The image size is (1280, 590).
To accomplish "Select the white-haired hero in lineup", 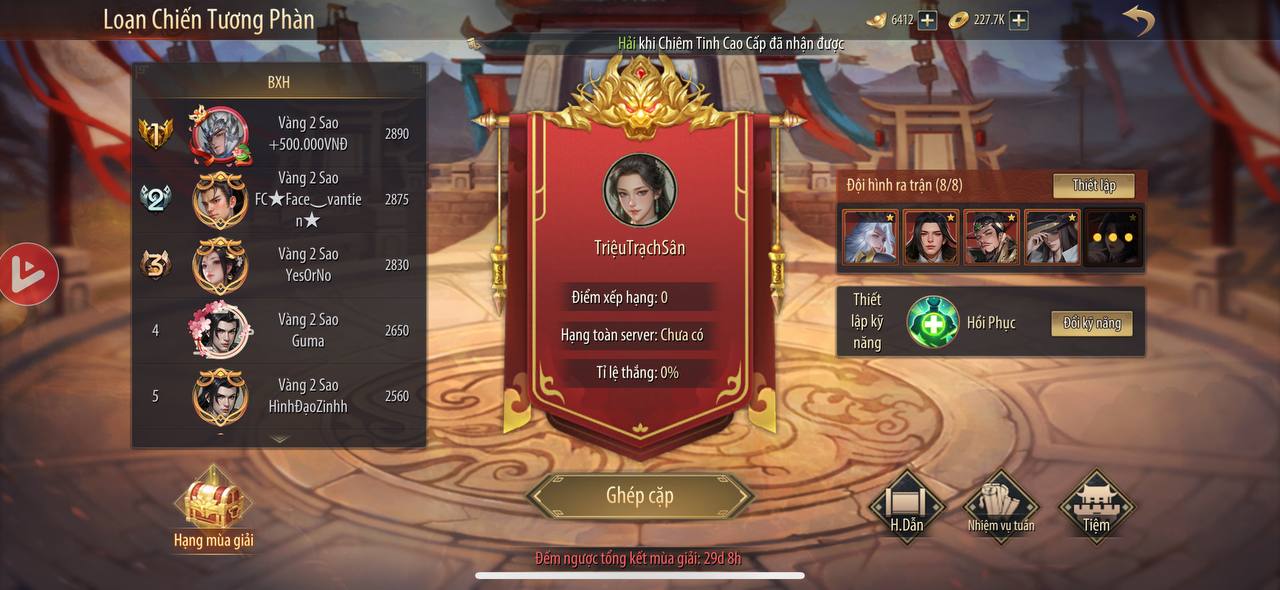I will click(x=870, y=238).
